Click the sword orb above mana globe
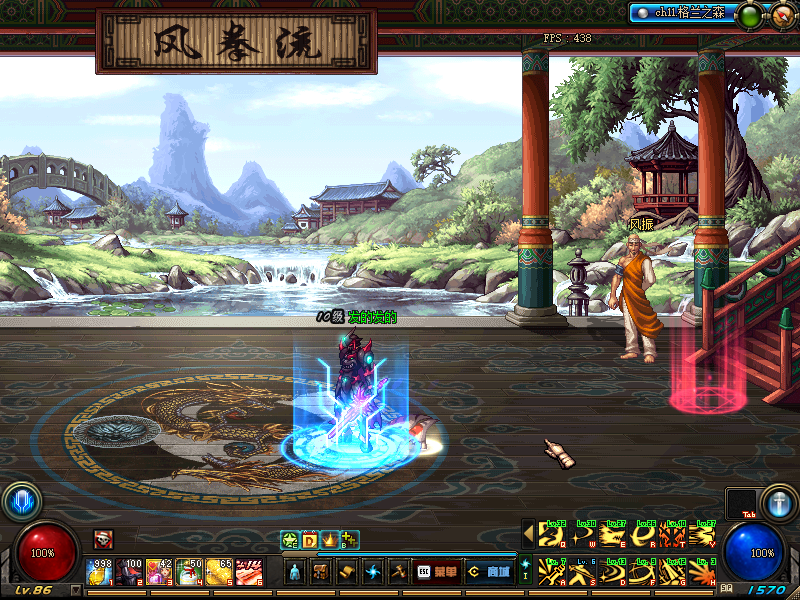This screenshot has height=600, width=800. [x=777, y=502]
